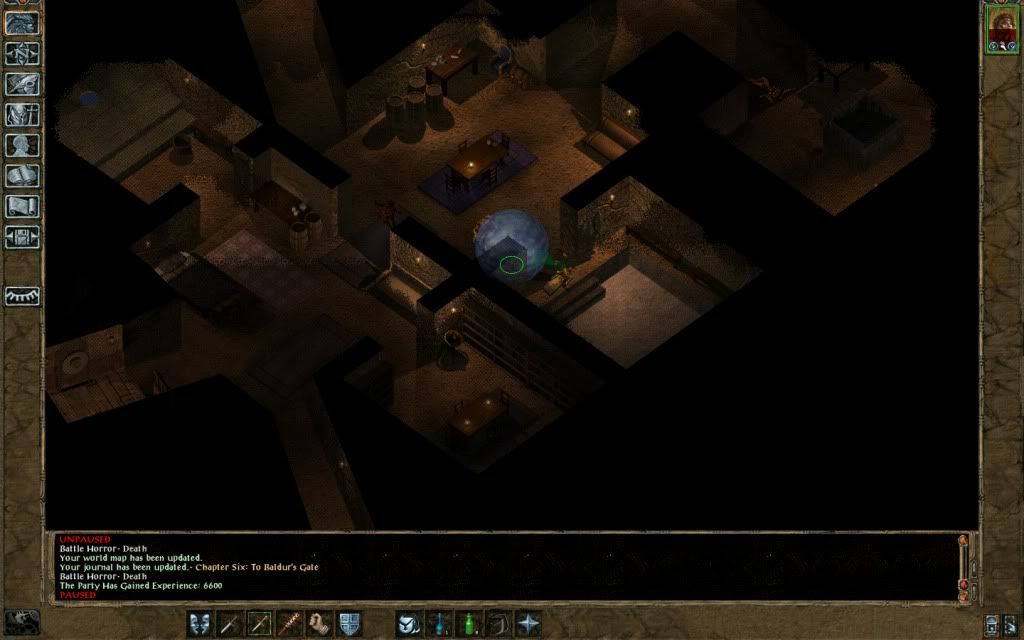1024x640 pixels.
Task: Use the blue potion quick item
Action: tap(439, 623)
